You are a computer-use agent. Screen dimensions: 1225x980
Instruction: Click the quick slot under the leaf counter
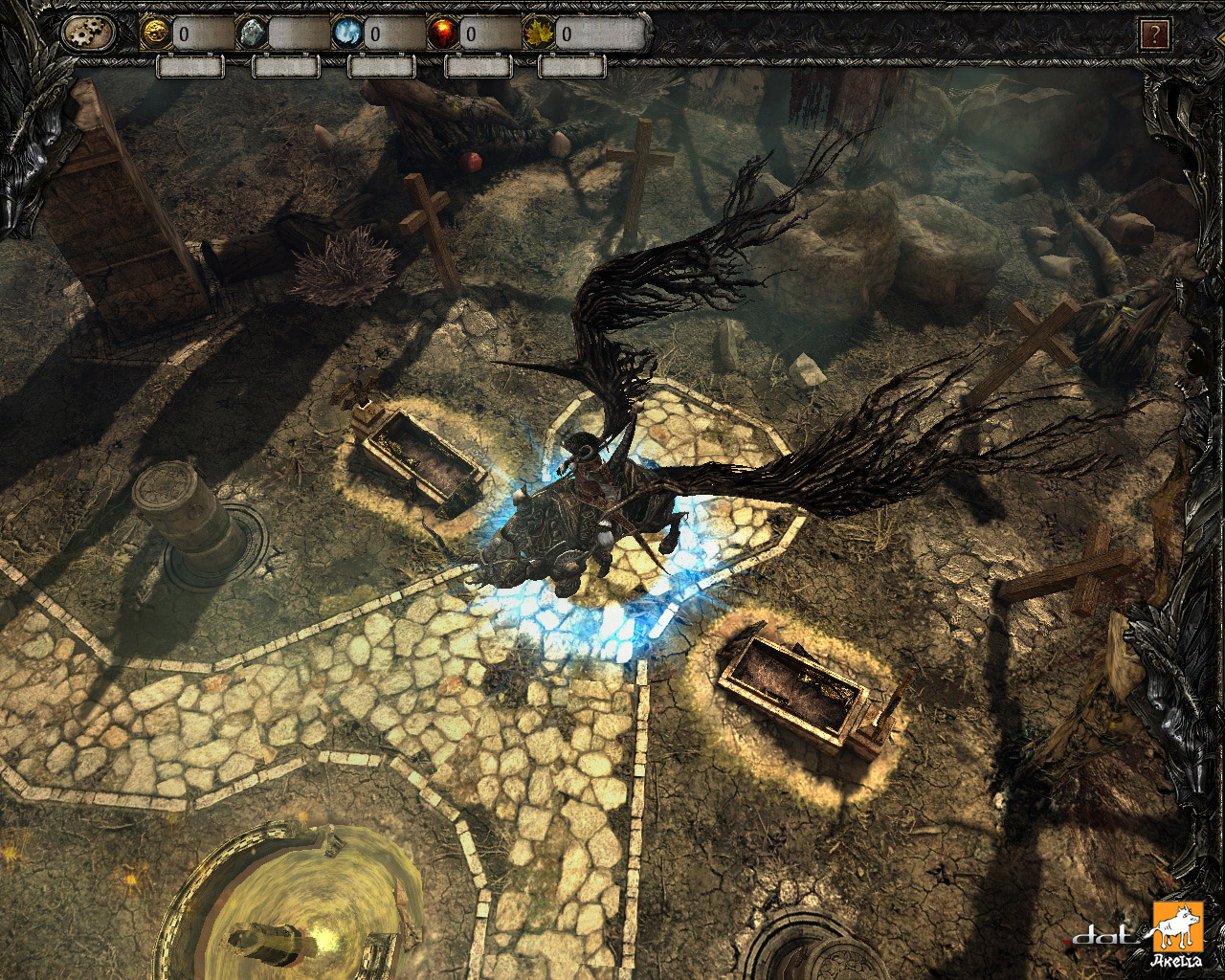574,67
